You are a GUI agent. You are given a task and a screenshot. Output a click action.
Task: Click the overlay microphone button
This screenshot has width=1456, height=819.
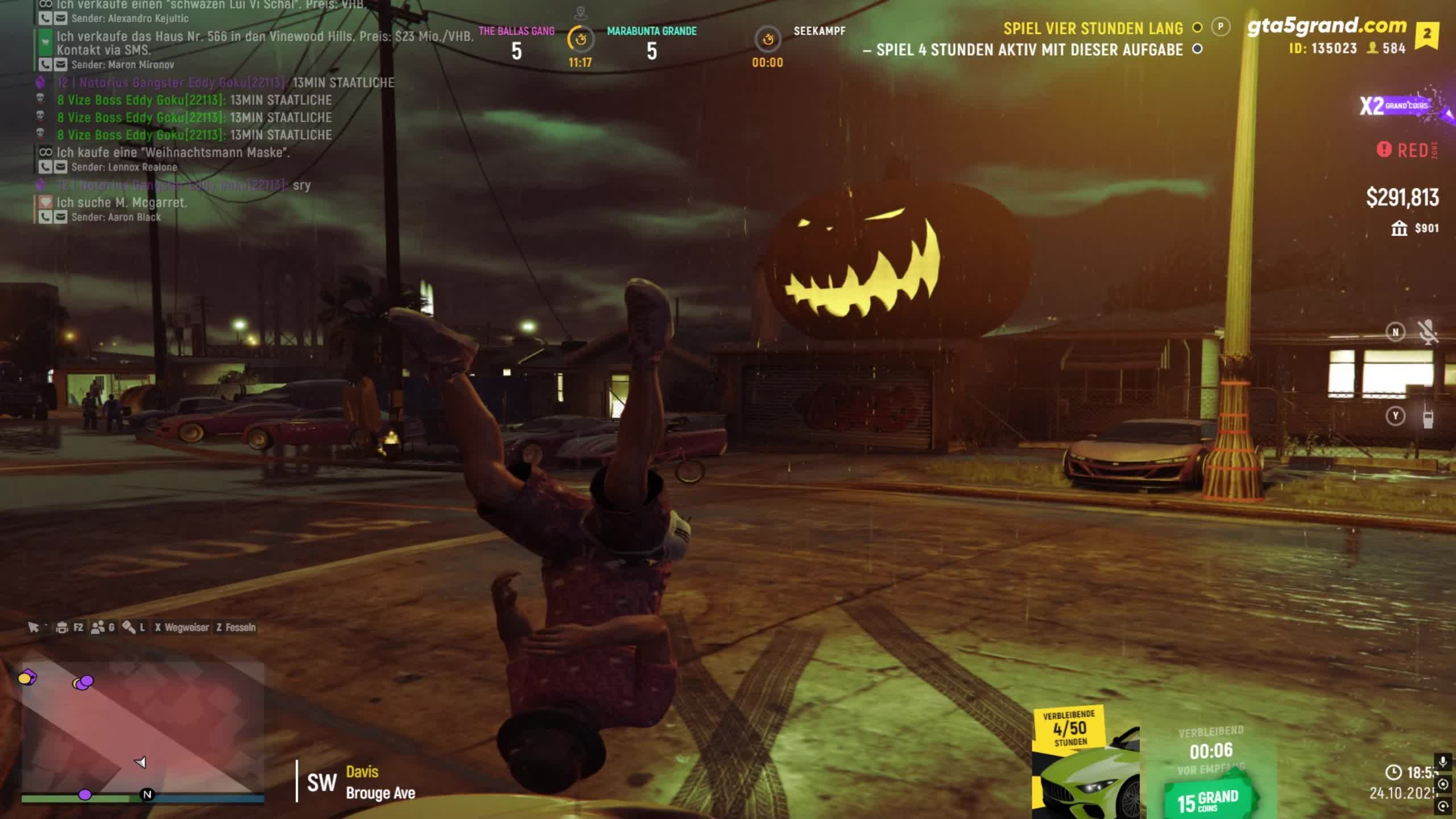[1443, 761]
